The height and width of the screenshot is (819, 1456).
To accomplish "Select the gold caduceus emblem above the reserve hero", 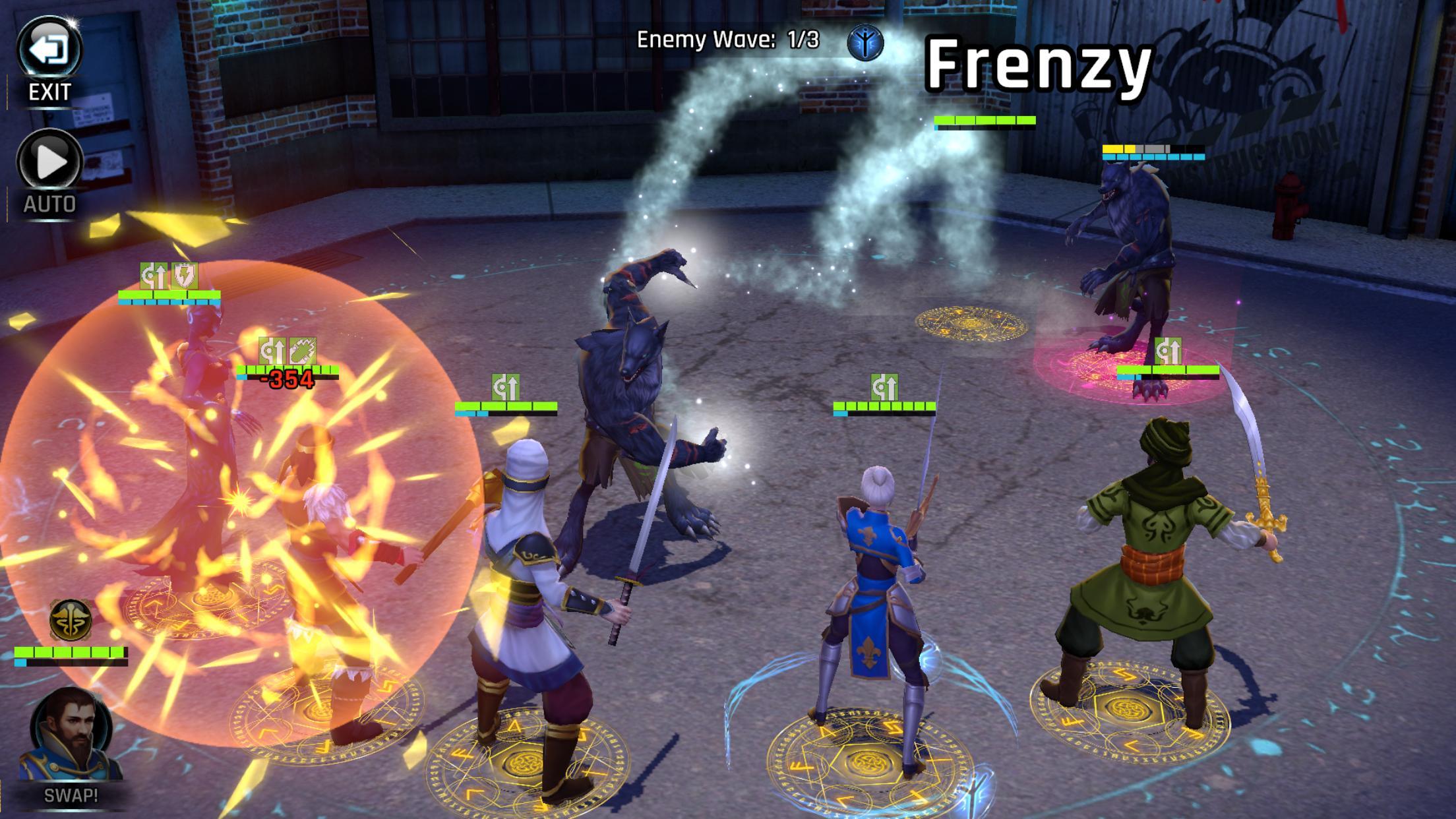I will click(x=71, y=620).
